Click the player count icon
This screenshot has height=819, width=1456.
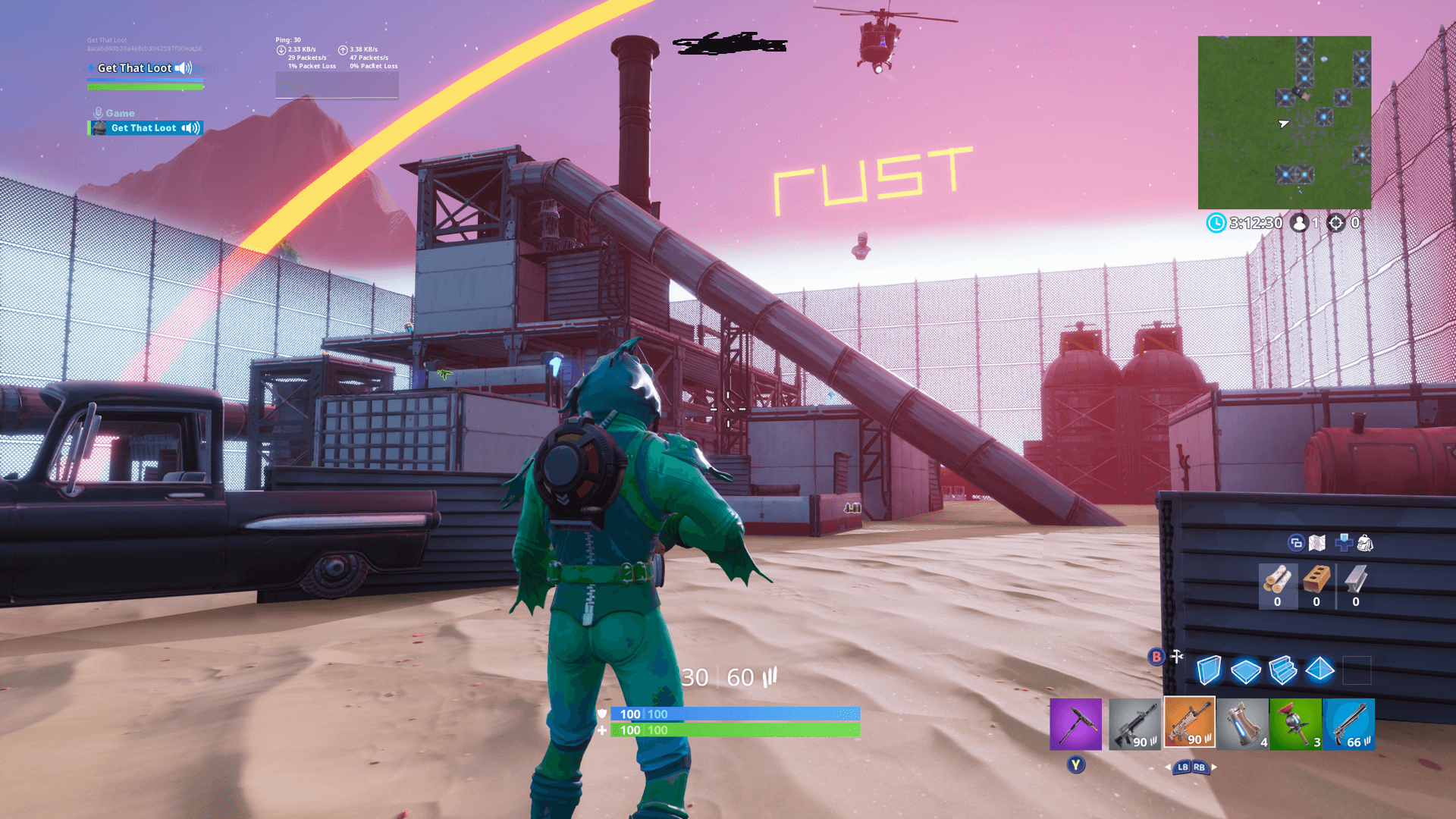1299,223
